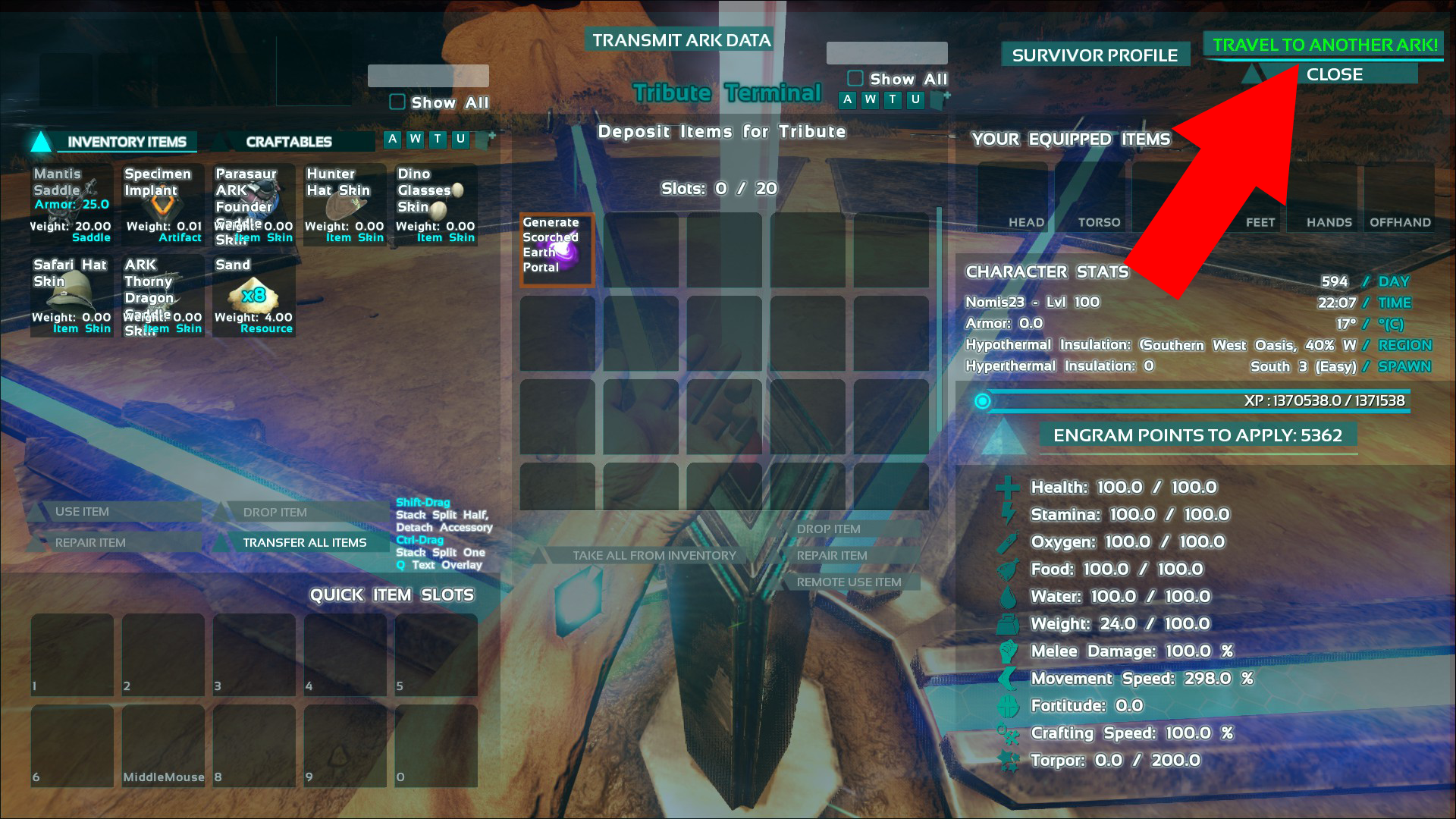
Task: Select the Dino Glasses Skin
Action: [436, 205]
